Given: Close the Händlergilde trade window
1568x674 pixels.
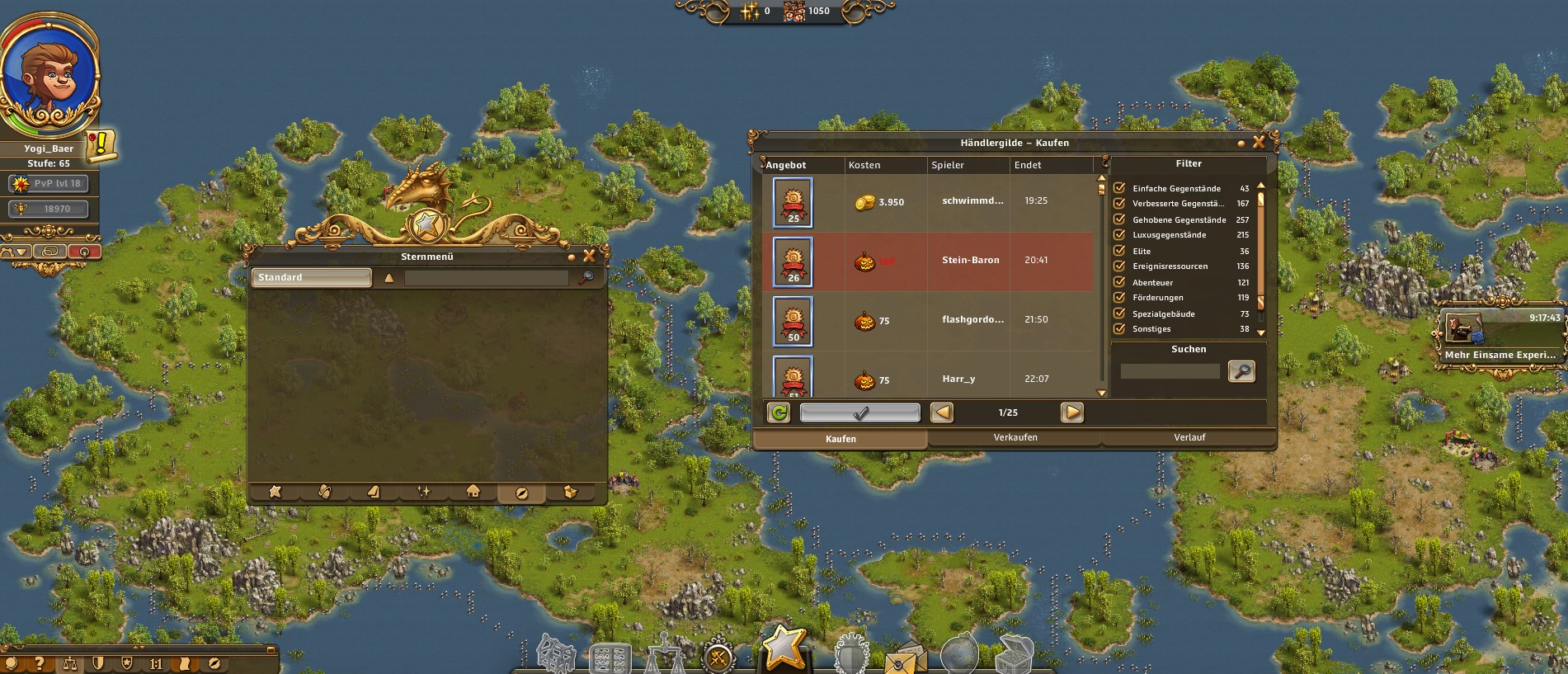Looking at the screenshot, I should tap(1259, 143).
